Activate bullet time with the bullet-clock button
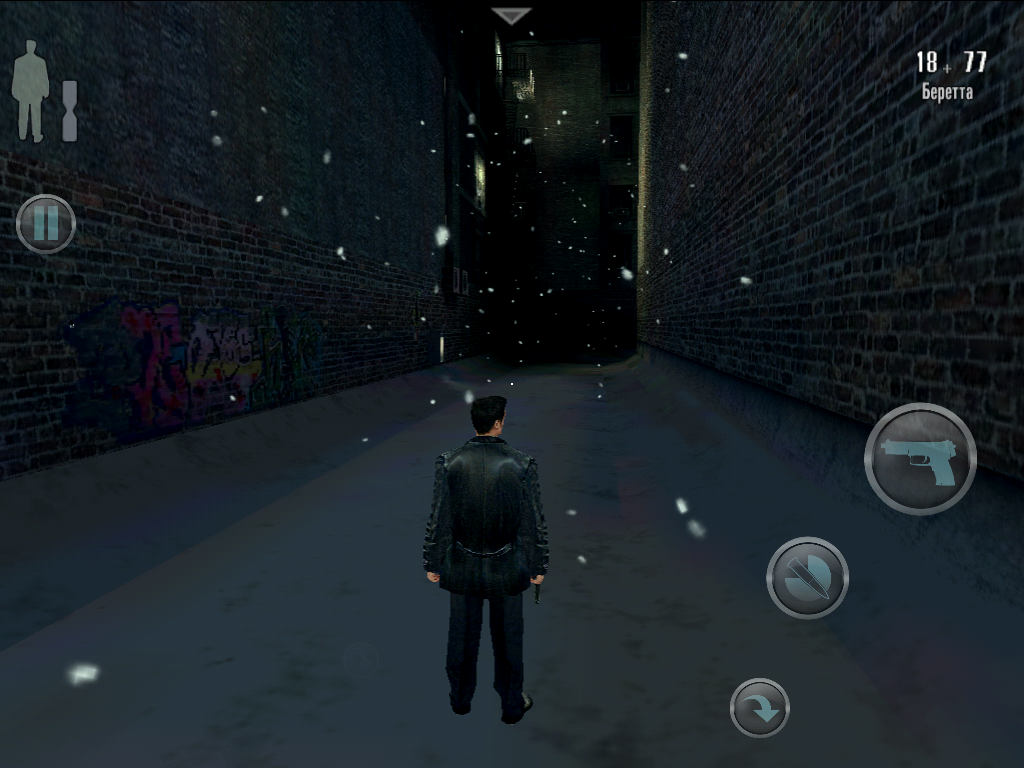 point(807,578)
